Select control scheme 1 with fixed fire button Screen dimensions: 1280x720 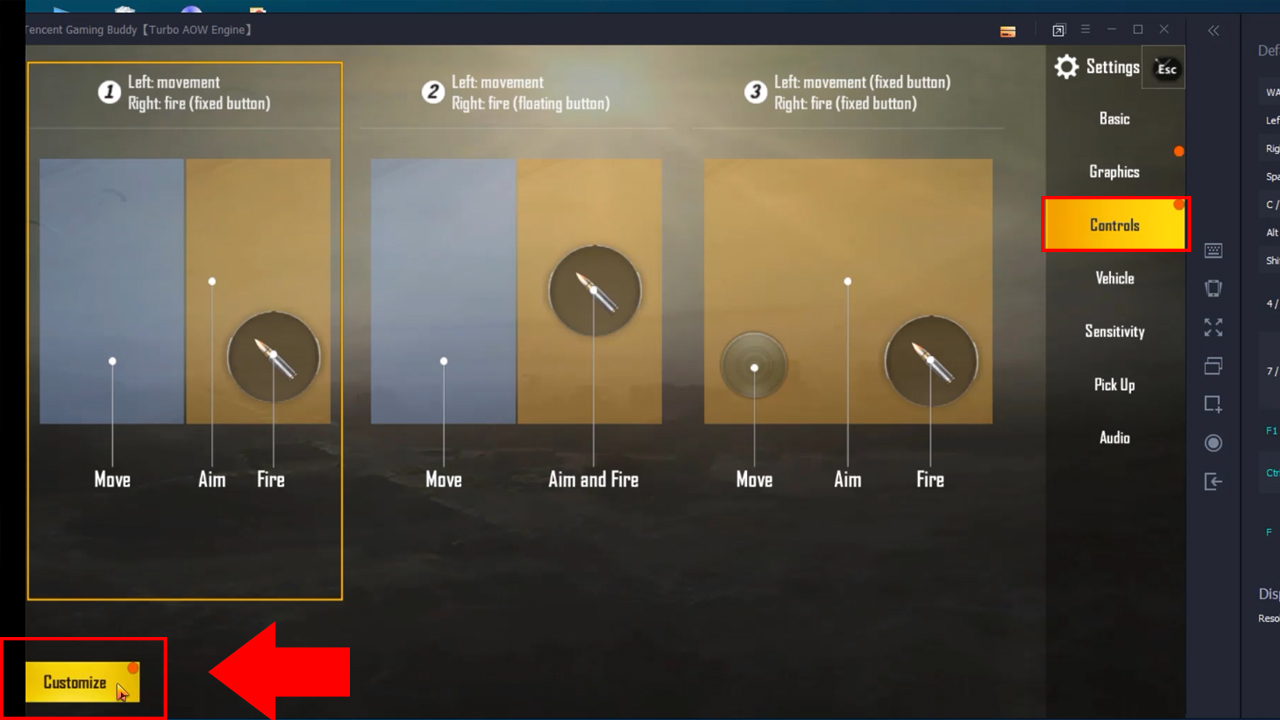[185, 330]
